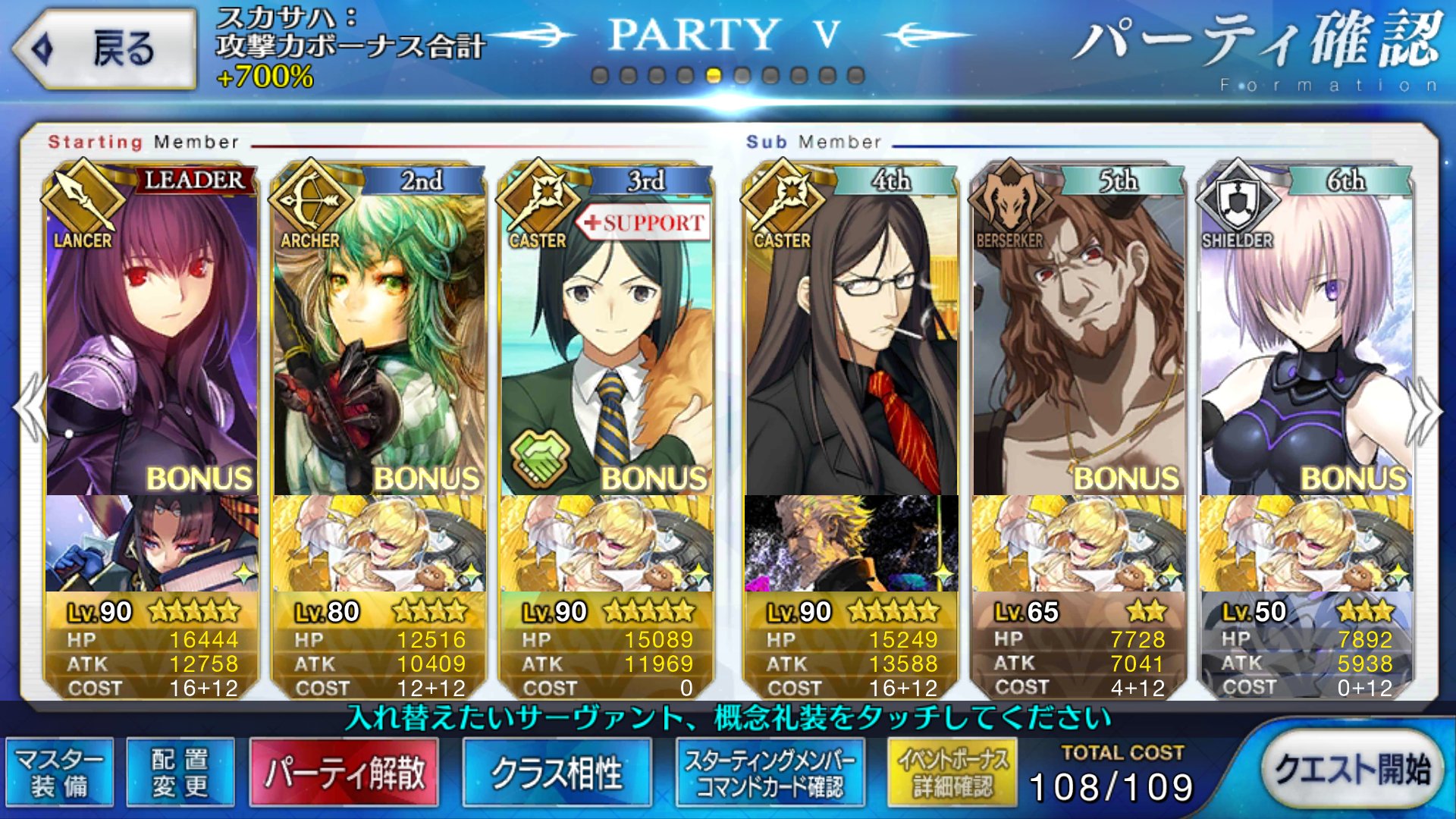View event bonus details button
The image size is (1456, 819).
pos(952,772)
